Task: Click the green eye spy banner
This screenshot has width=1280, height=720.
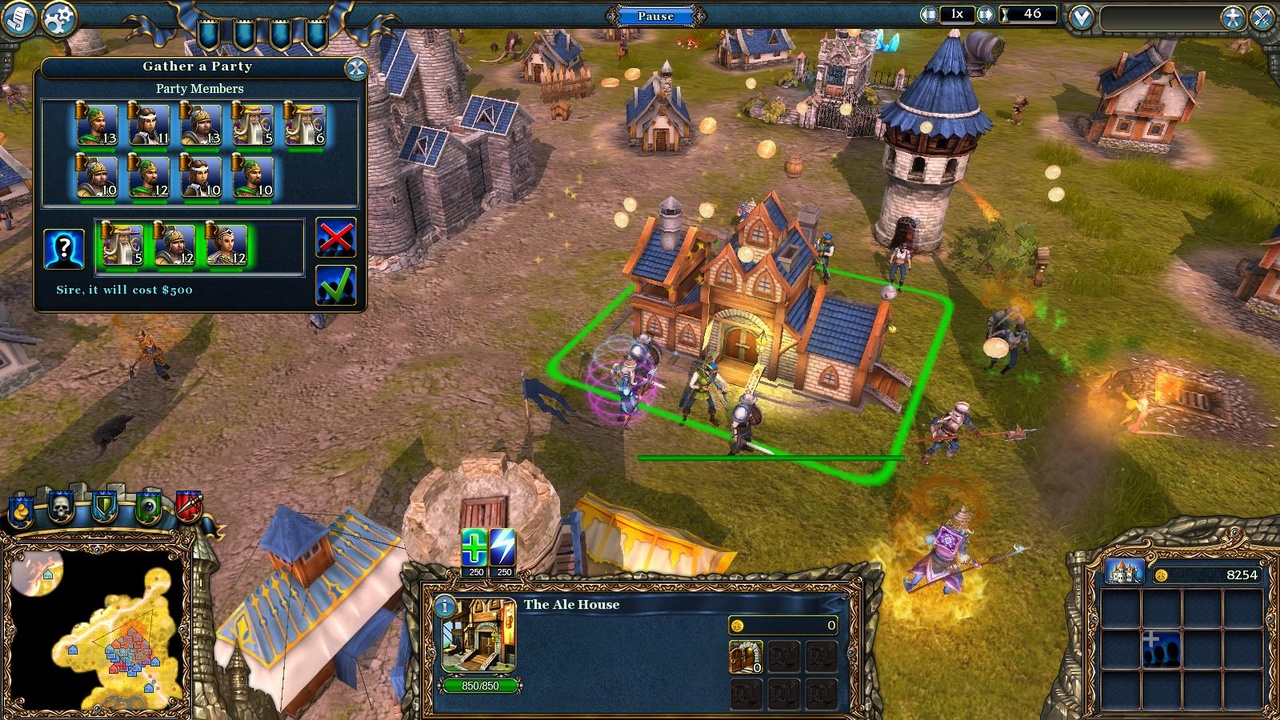Action: point(147,505)
